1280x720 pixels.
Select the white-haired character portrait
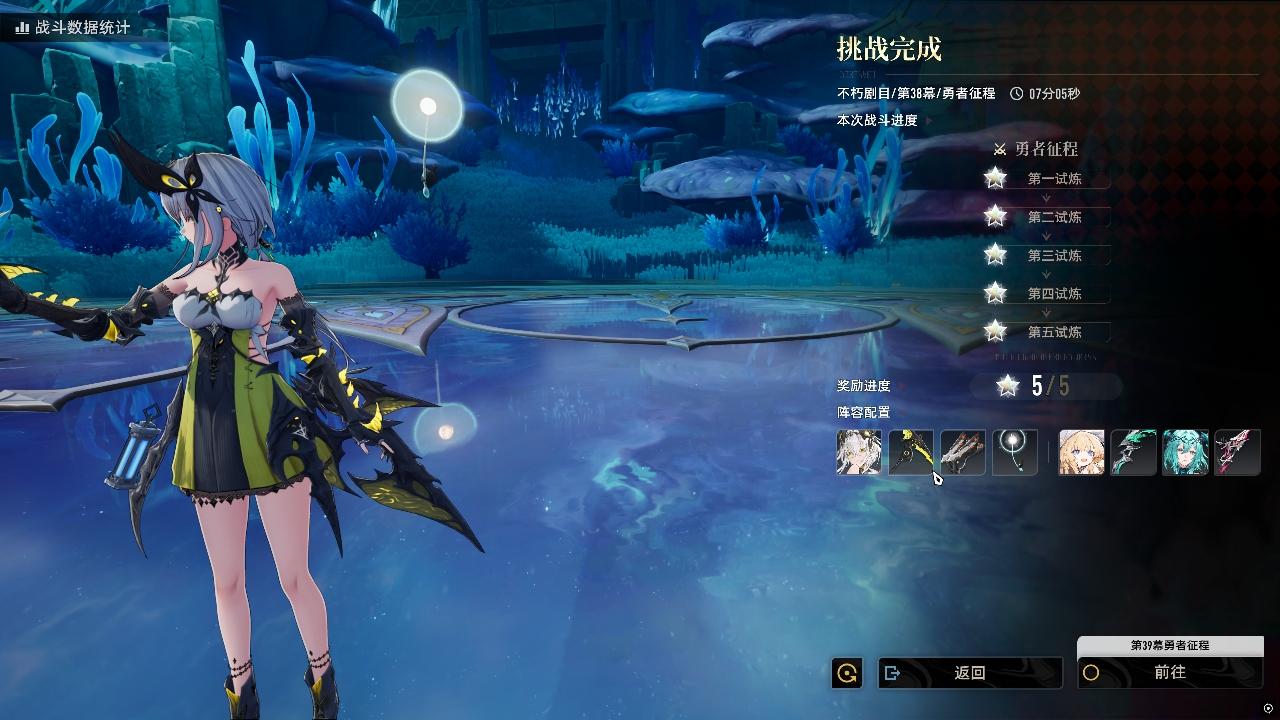click(859, 452)
